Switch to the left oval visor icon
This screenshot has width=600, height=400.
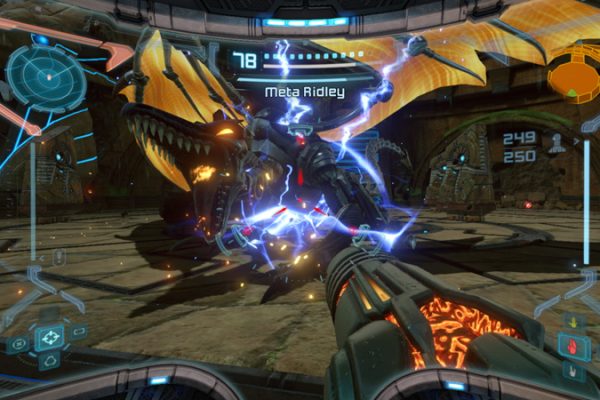pyautogui.click(x=19, y=344)
